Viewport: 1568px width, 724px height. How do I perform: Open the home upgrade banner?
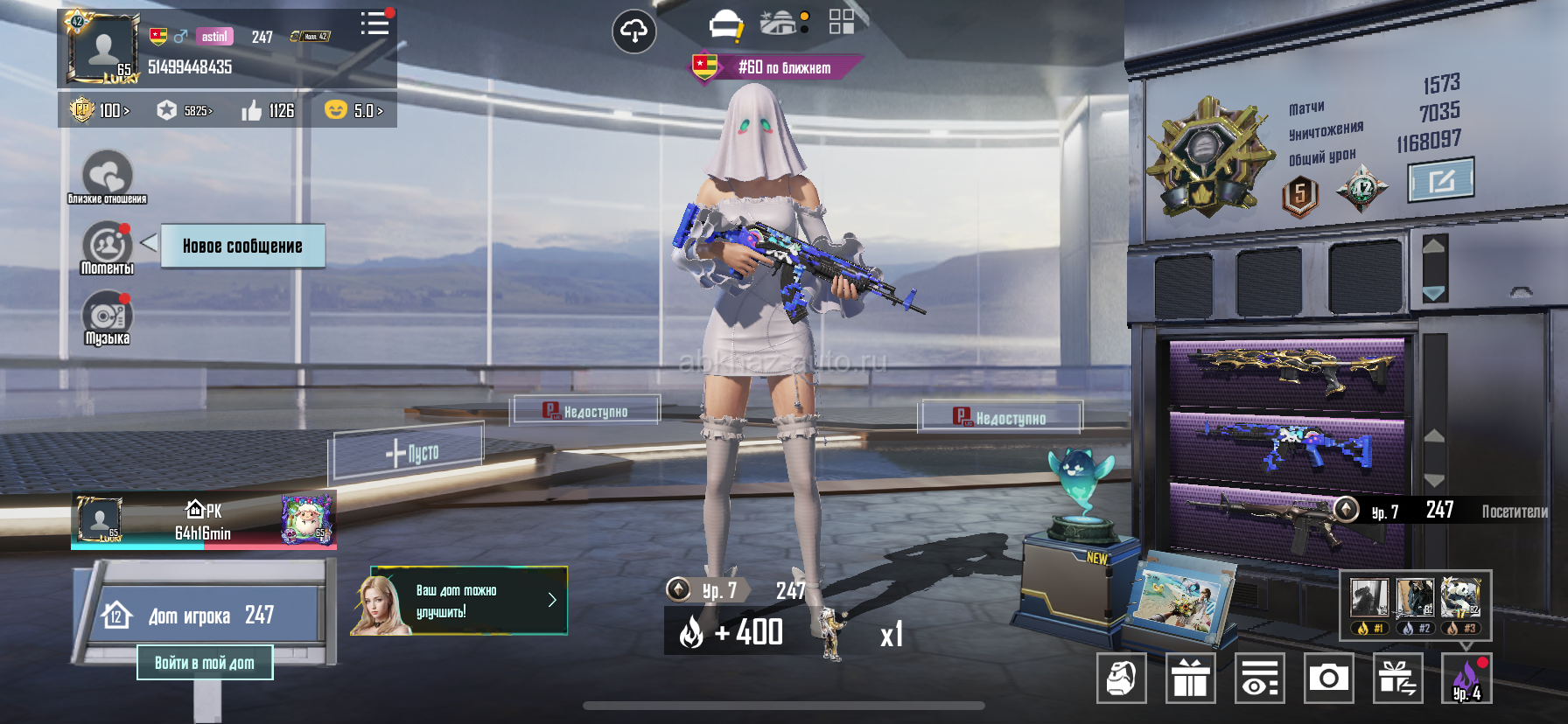[x=459, y=601]
